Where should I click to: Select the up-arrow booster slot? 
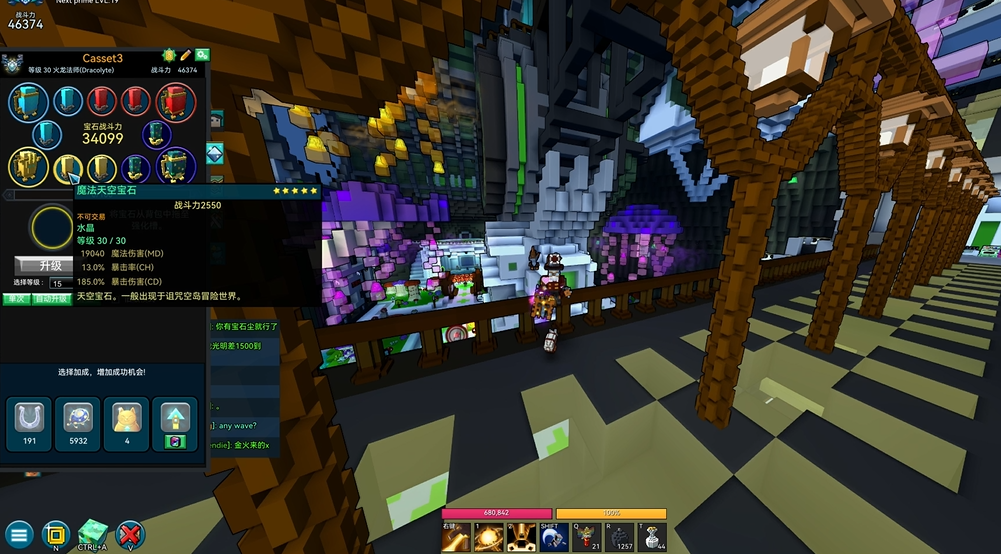pyautogui.click(x=174, y=420)
